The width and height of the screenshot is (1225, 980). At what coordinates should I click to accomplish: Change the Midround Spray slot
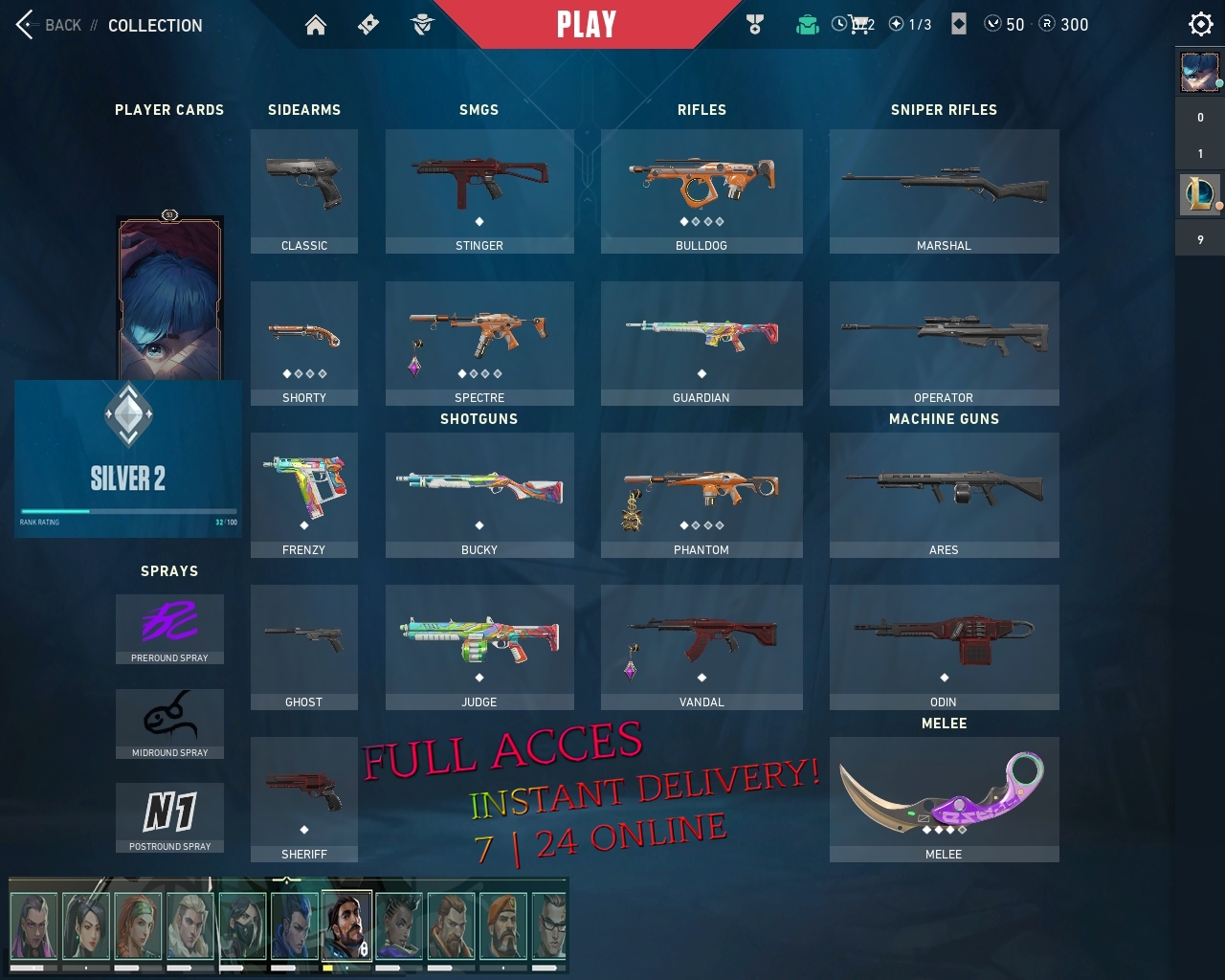click(169, 724)
